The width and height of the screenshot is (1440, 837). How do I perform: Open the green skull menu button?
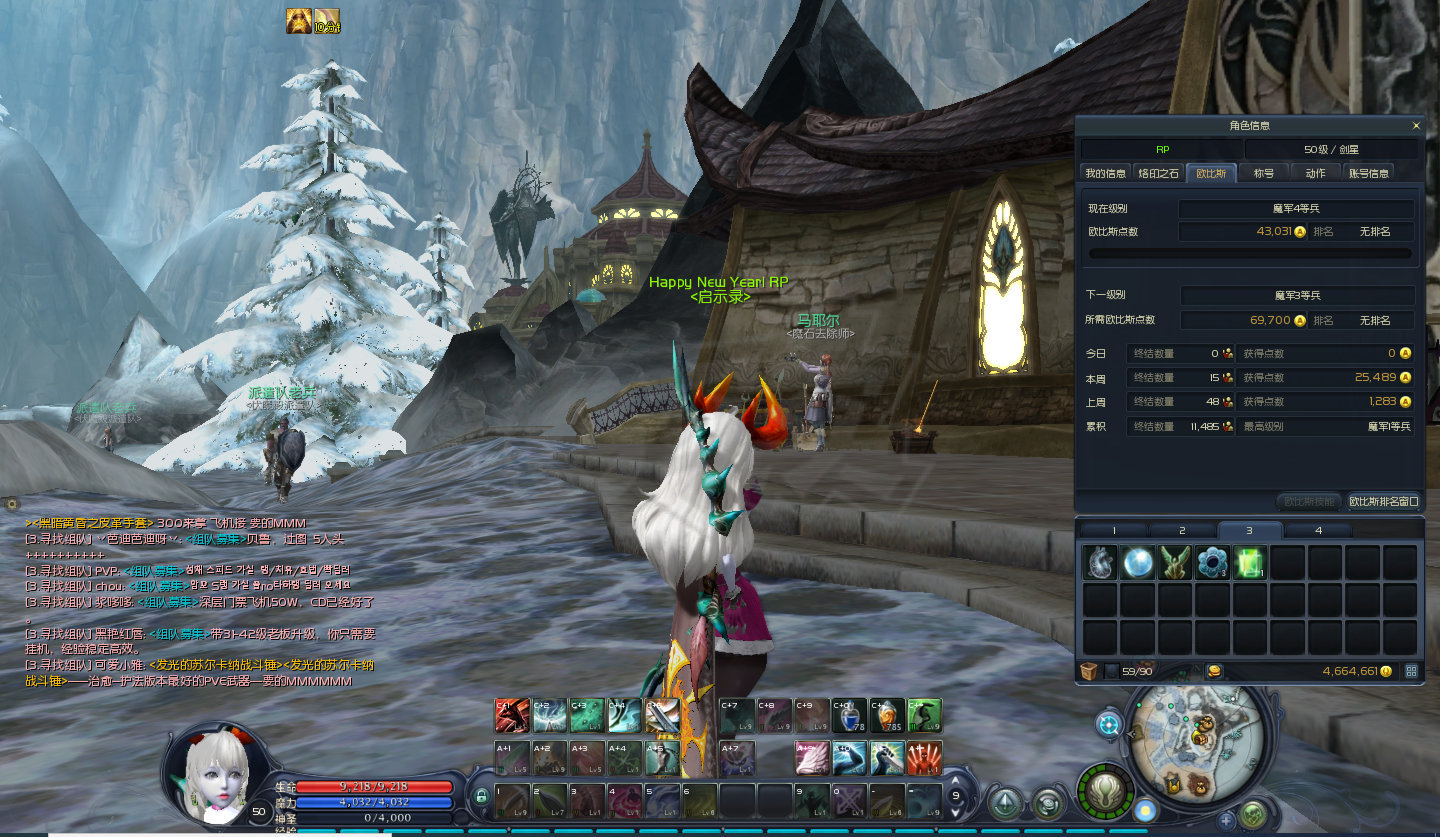1253,814
